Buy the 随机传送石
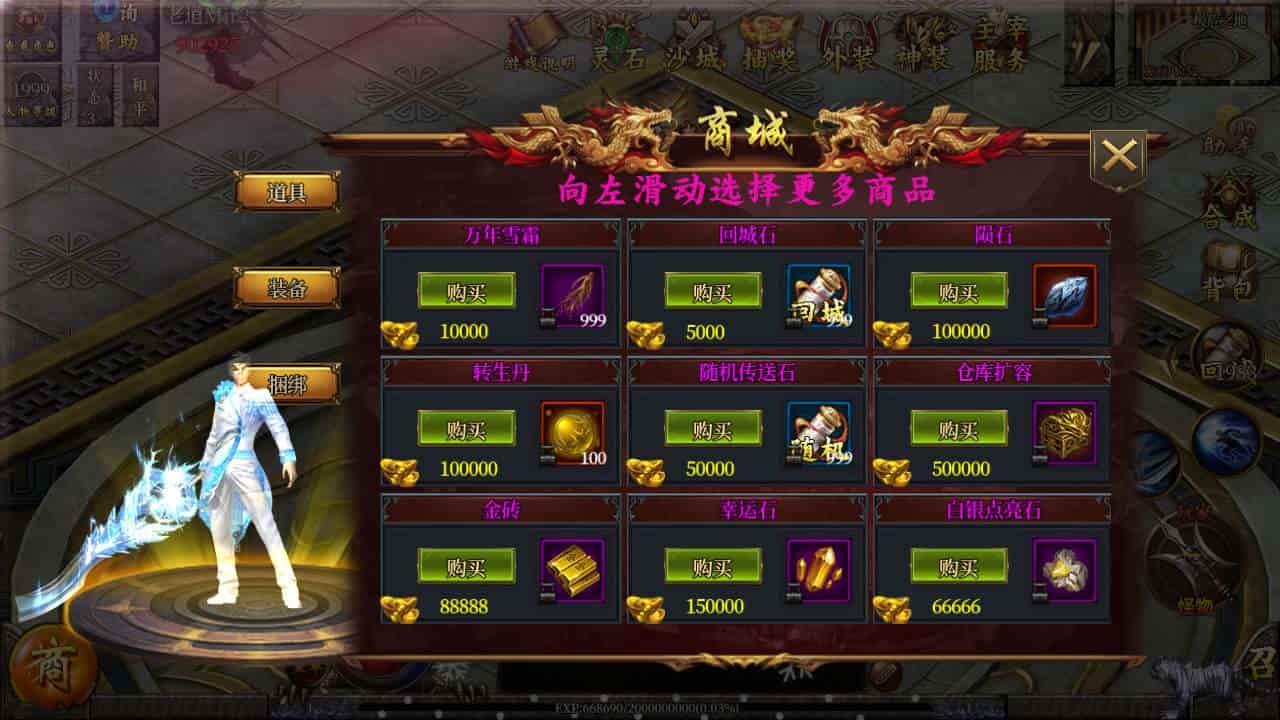 point(712,430)
